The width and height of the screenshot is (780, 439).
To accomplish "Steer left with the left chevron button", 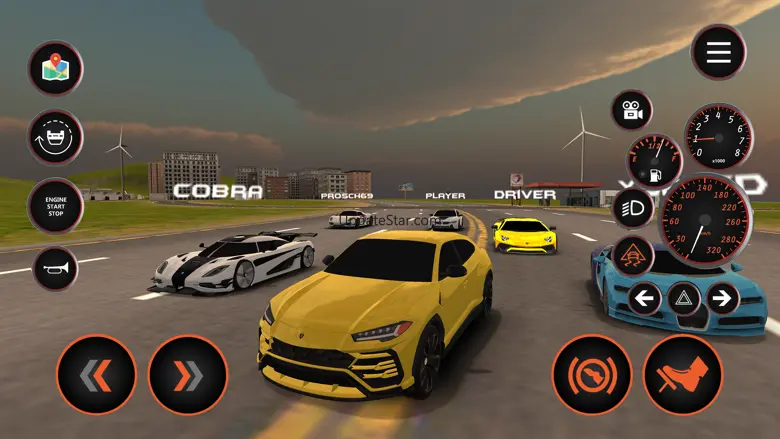I will (x=96, y=375).
